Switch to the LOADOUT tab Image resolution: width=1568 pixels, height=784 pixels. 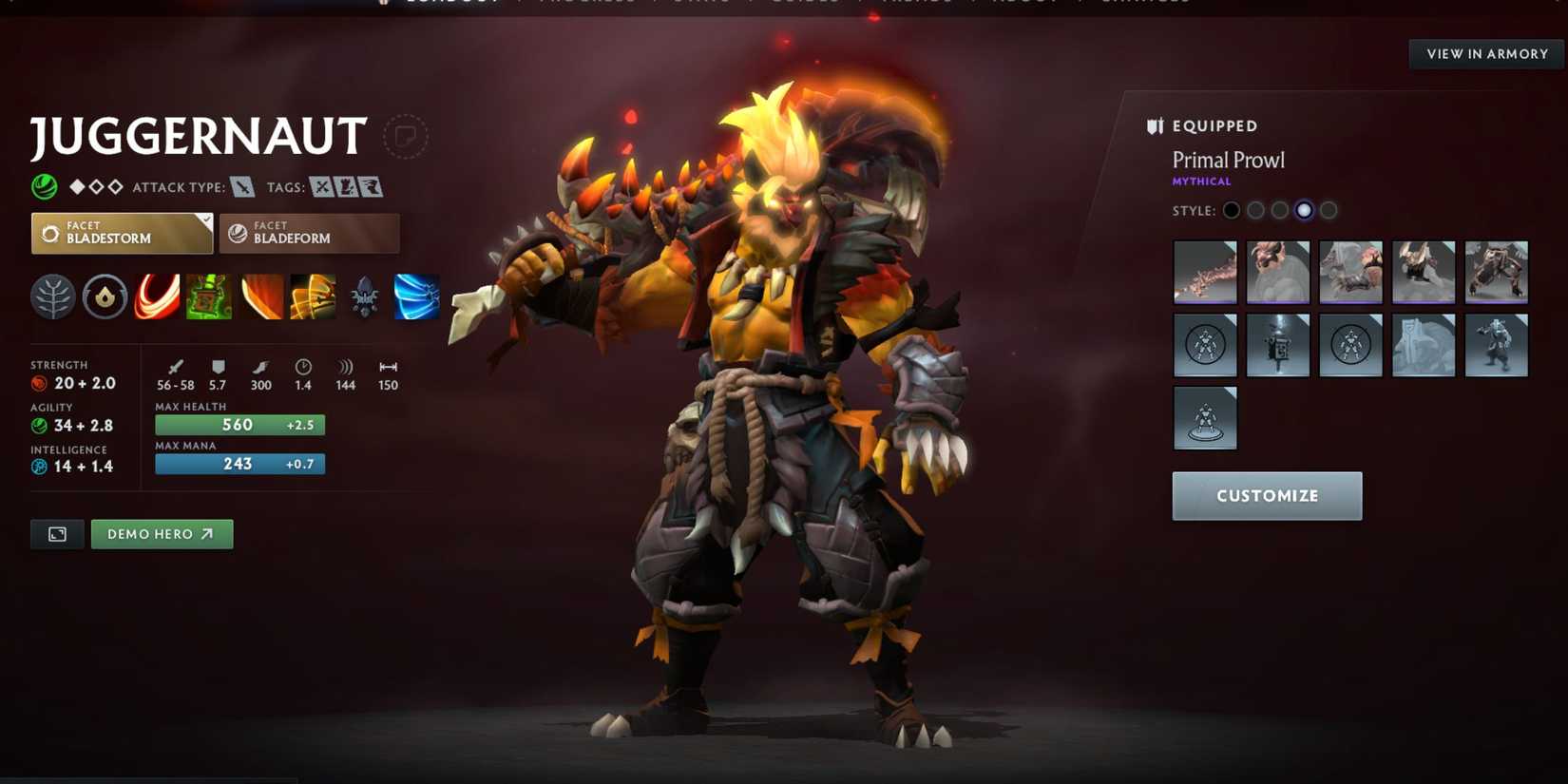(x=451, y=2)
